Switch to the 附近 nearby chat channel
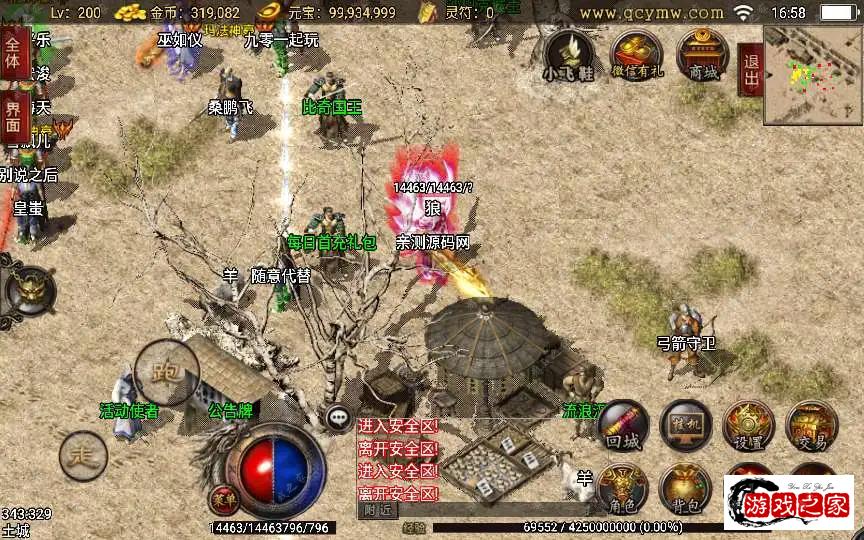Viewport: 864px width, 540px height. click(x=376, y=510)
